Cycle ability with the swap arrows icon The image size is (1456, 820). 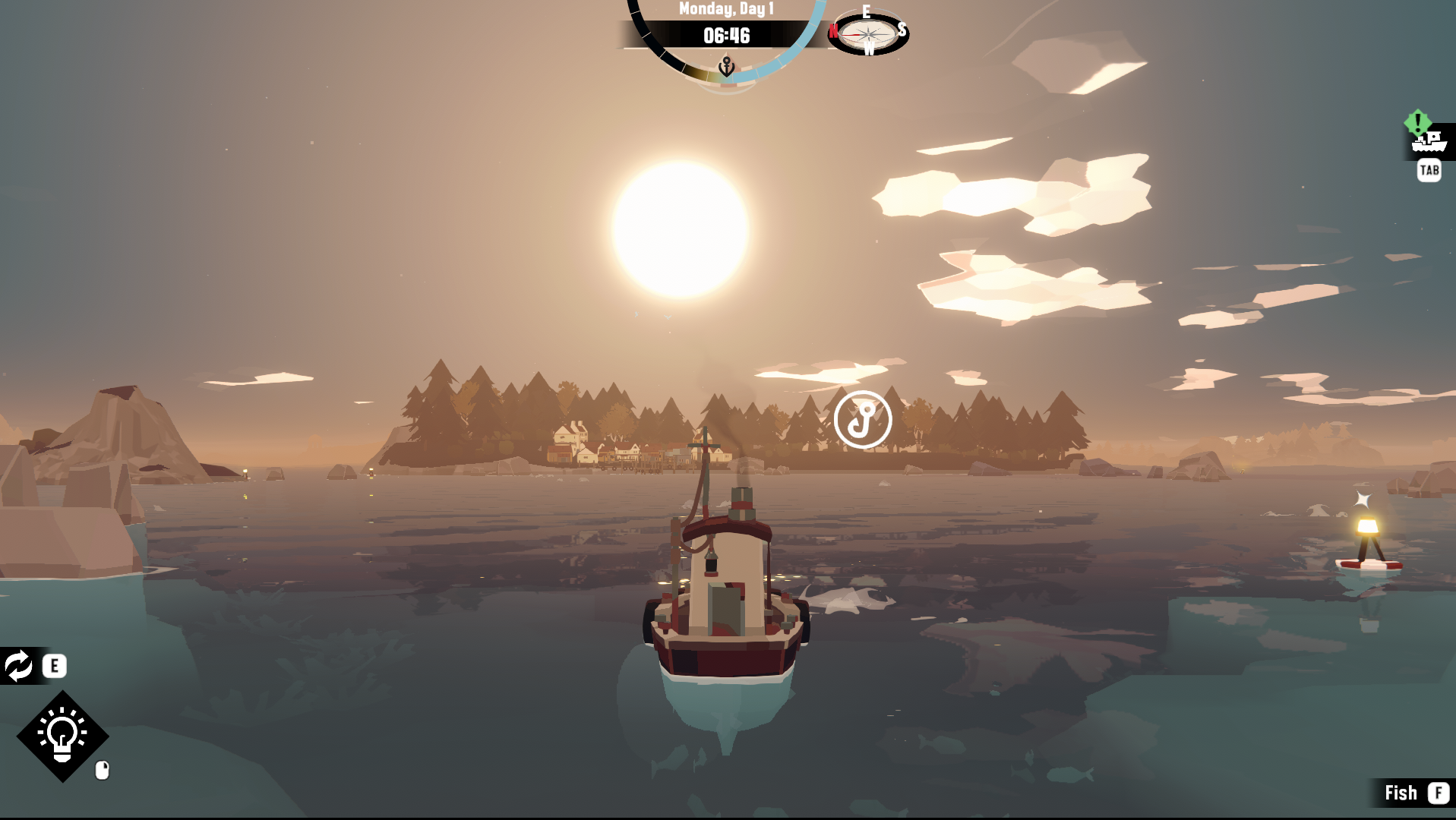tap(19, 666)
